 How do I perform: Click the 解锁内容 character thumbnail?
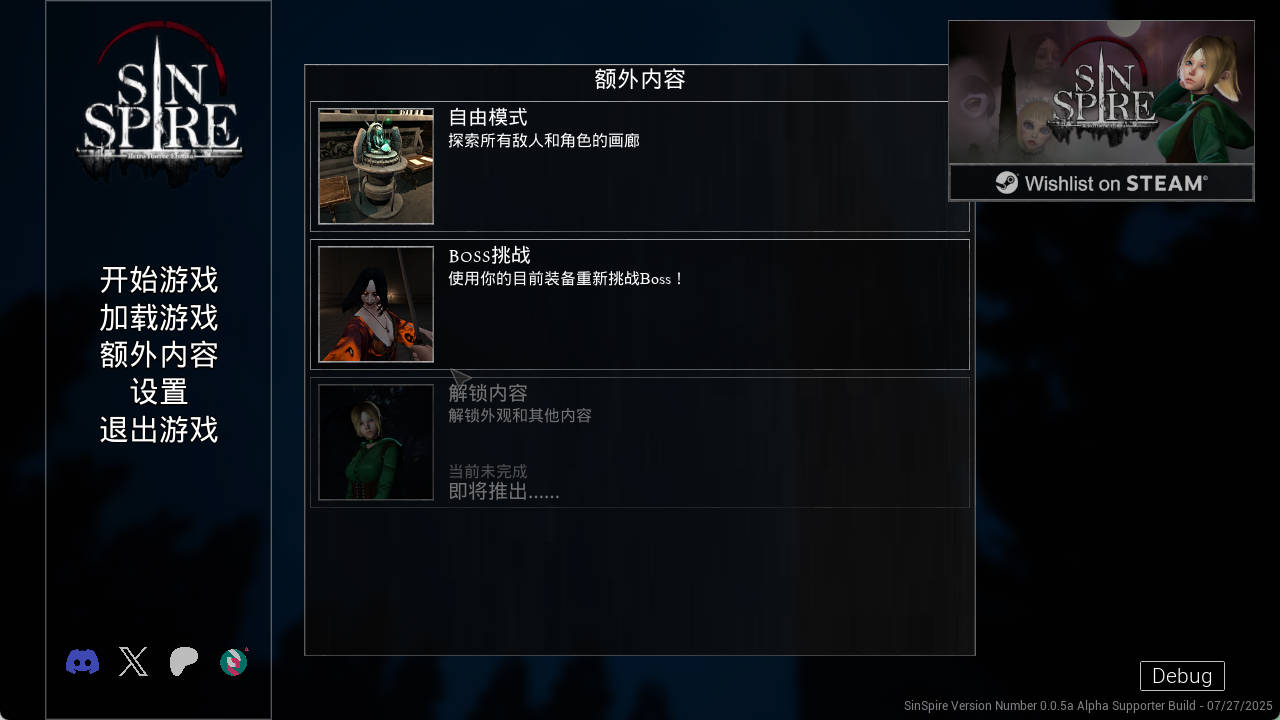point(376,442)
